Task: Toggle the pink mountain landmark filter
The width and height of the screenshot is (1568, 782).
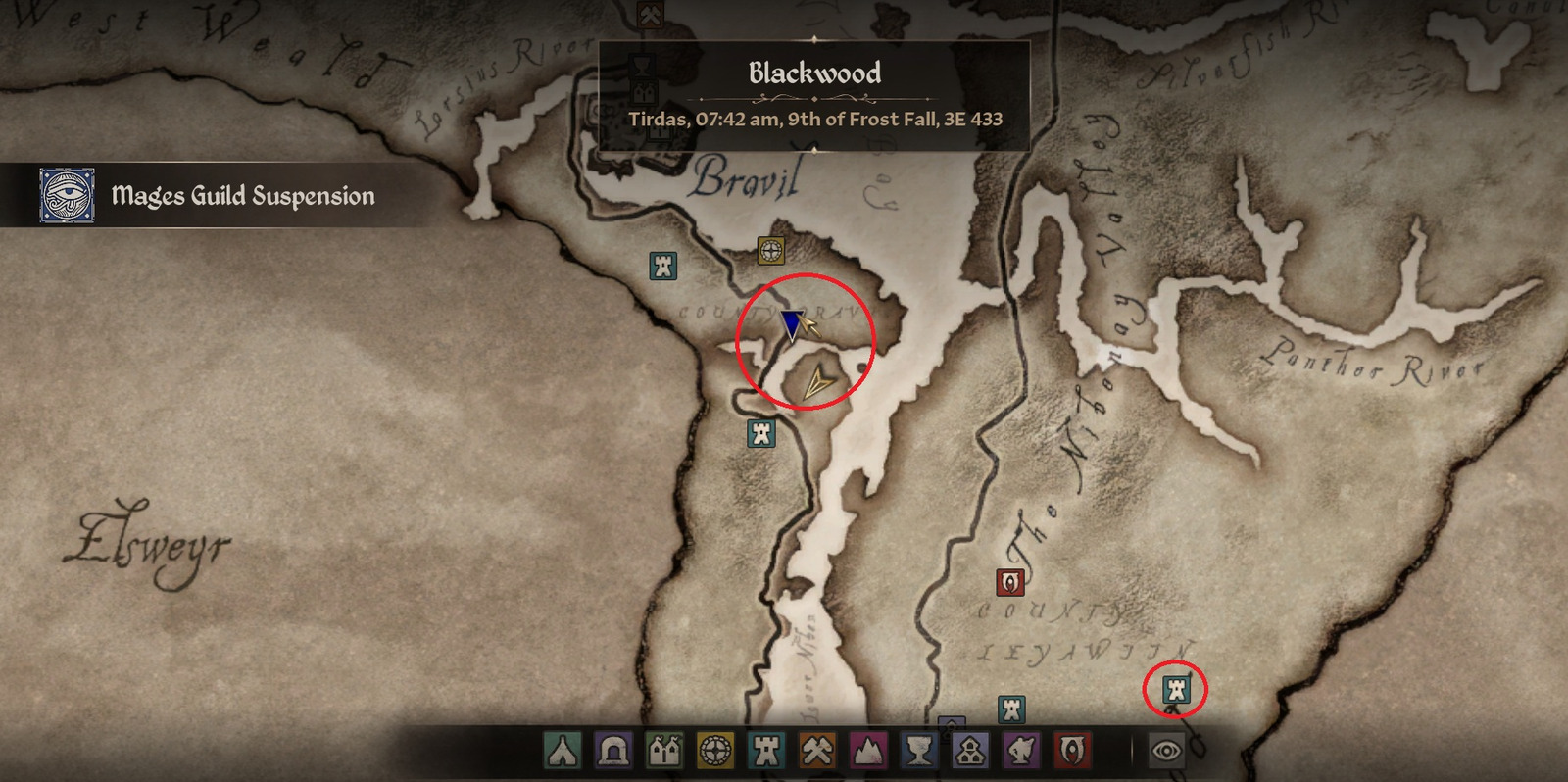Action: [x=868, y=751]
